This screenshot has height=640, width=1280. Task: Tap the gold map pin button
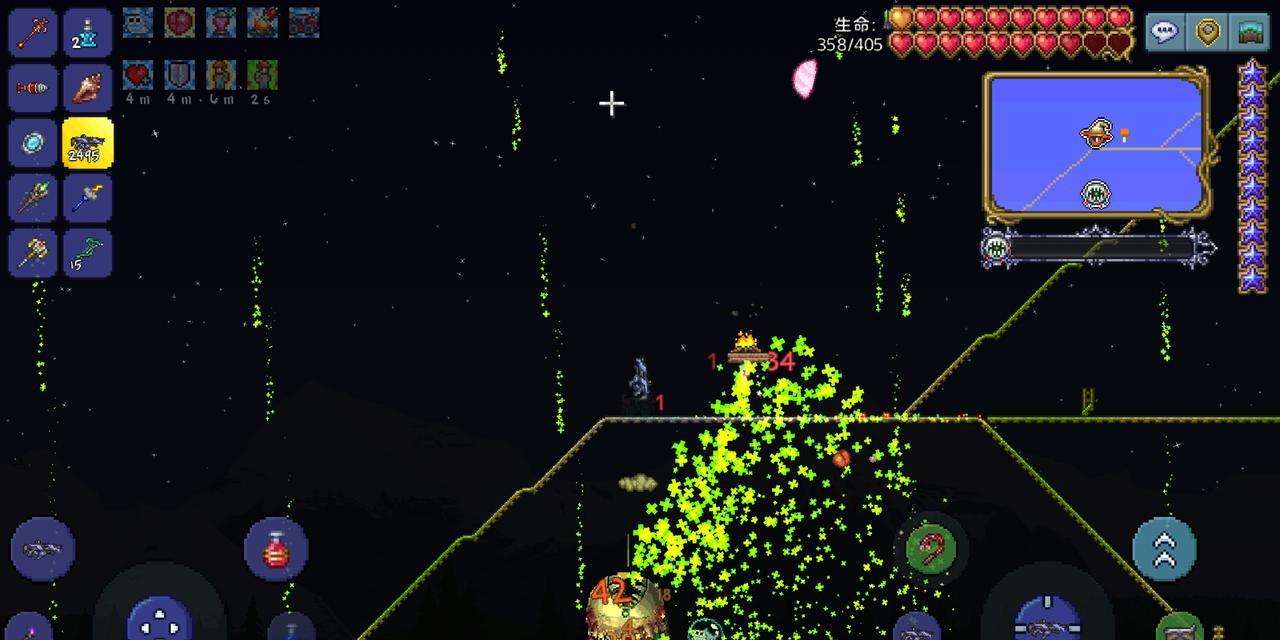point(1207,32)
